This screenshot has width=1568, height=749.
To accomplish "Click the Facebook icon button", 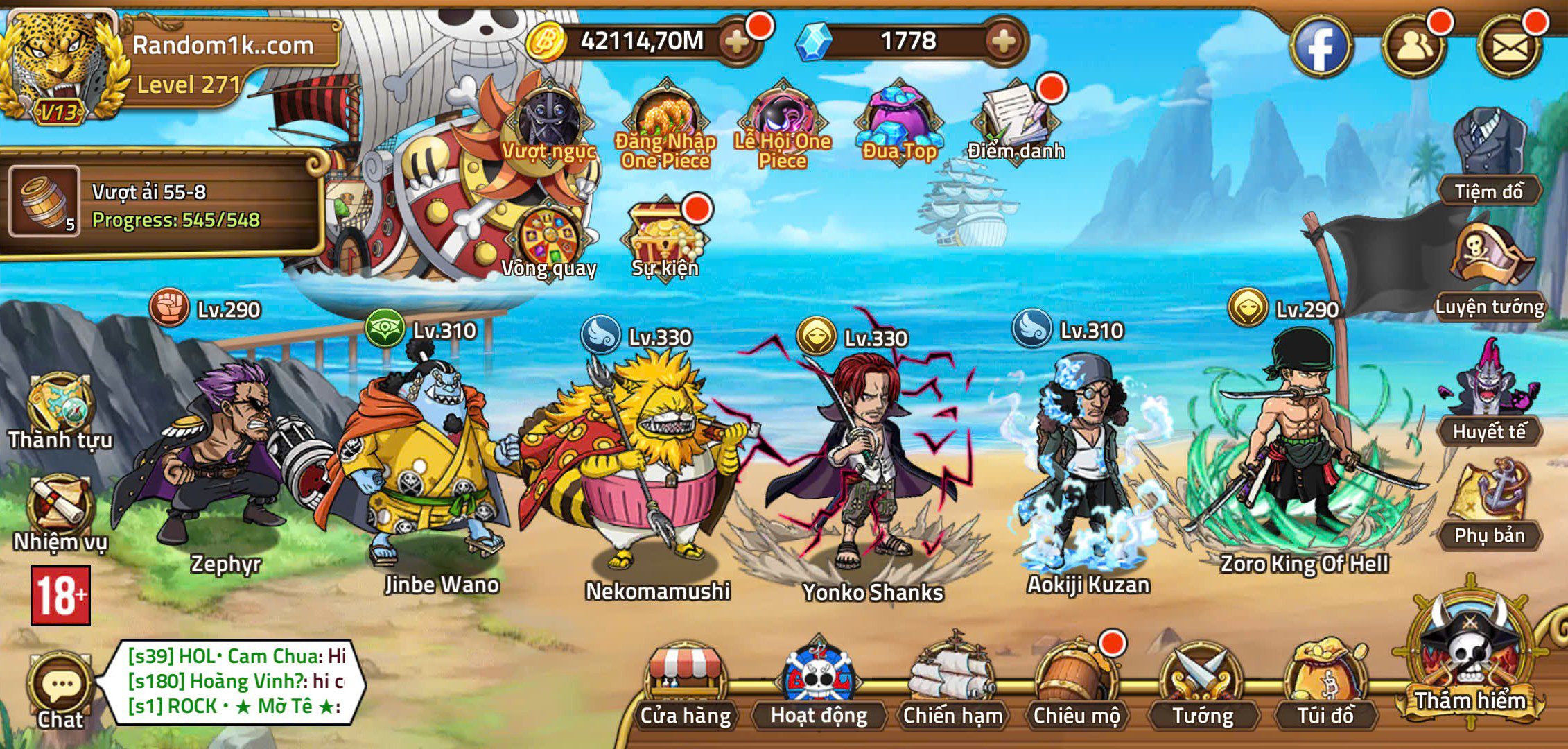I will (1321, 47).
